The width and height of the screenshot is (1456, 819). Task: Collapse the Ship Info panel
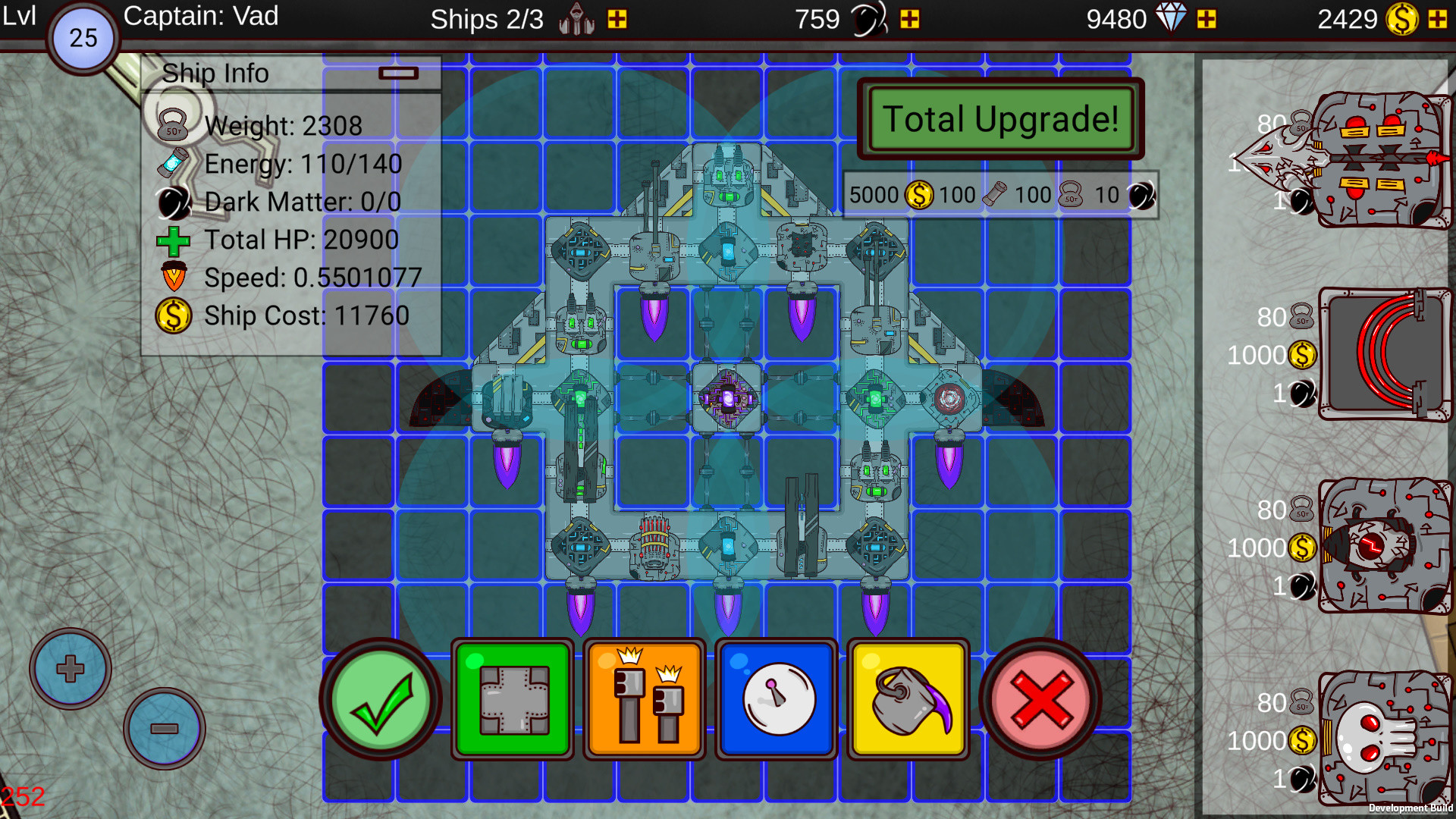[x=400, y=73]
